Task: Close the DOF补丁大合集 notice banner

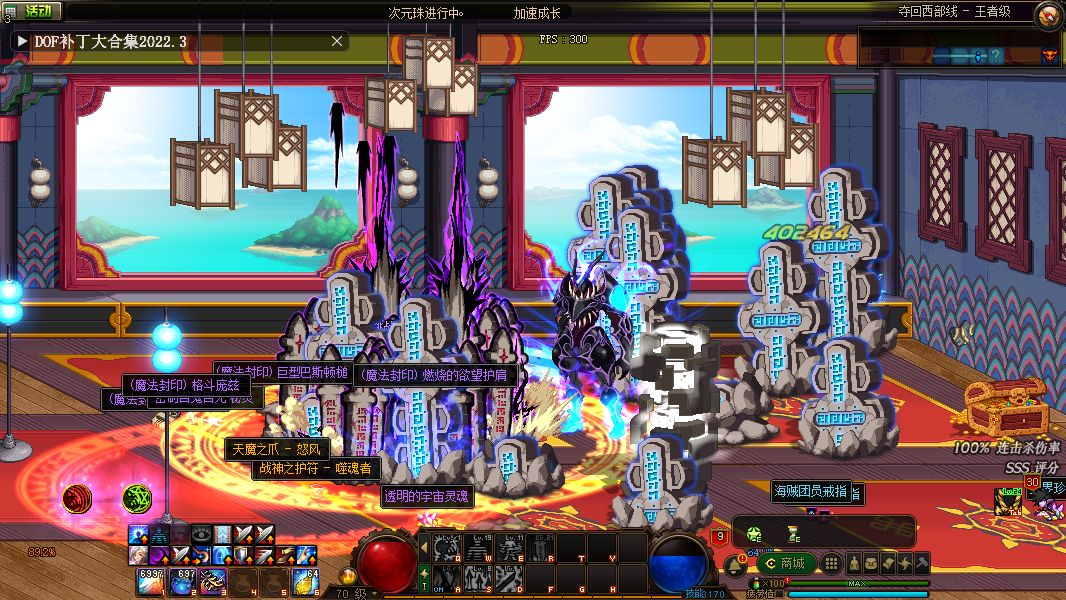Action: [337, 41]
